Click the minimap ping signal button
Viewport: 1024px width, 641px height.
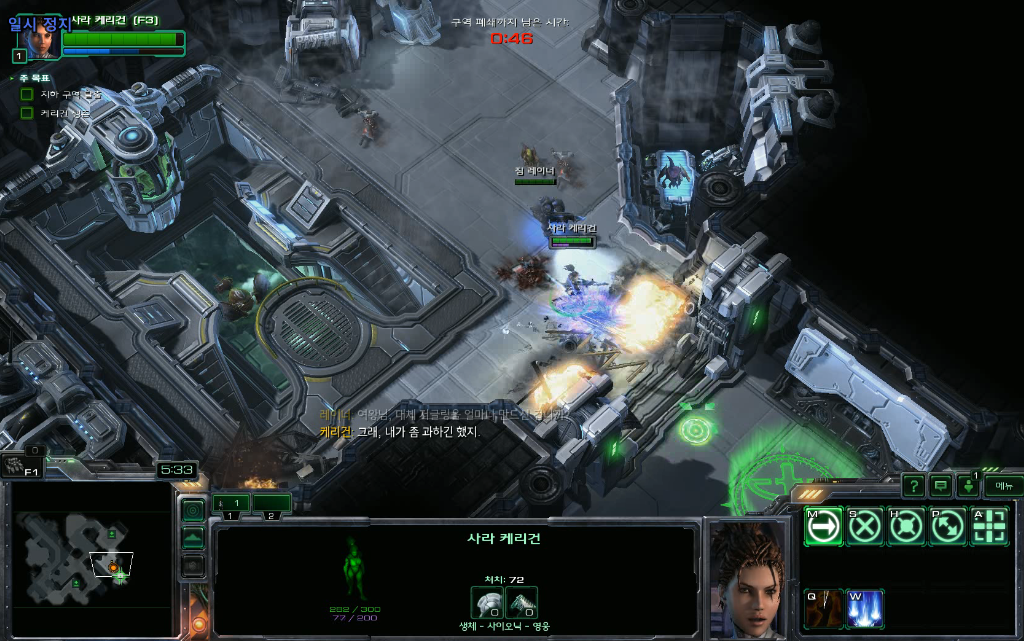[193, 510]
